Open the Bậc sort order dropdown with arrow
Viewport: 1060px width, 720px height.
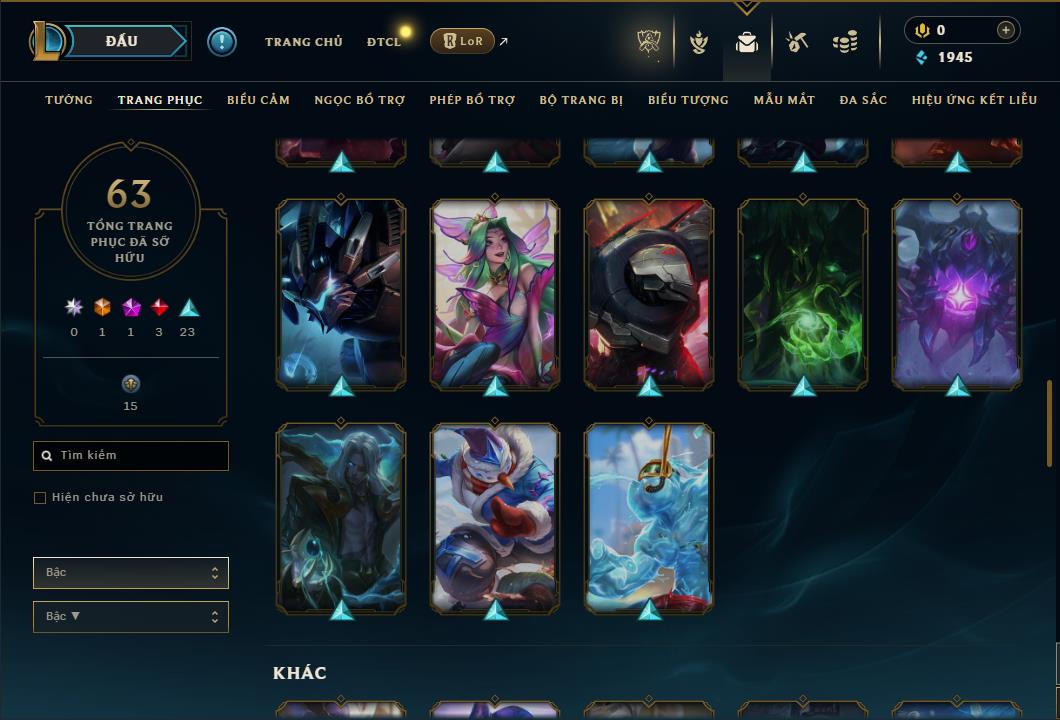(131, 617)
